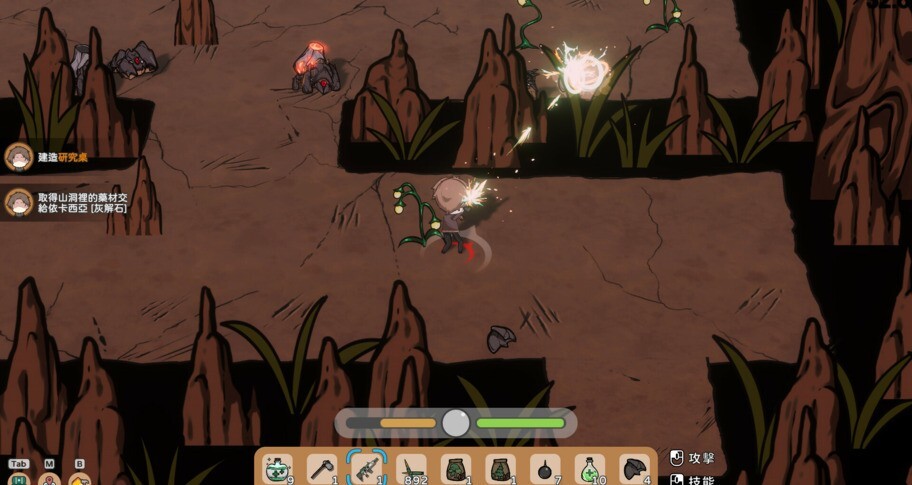912x485 pixels.
Task: Select the hammer tool slot
Action: [x=321, y=468]
